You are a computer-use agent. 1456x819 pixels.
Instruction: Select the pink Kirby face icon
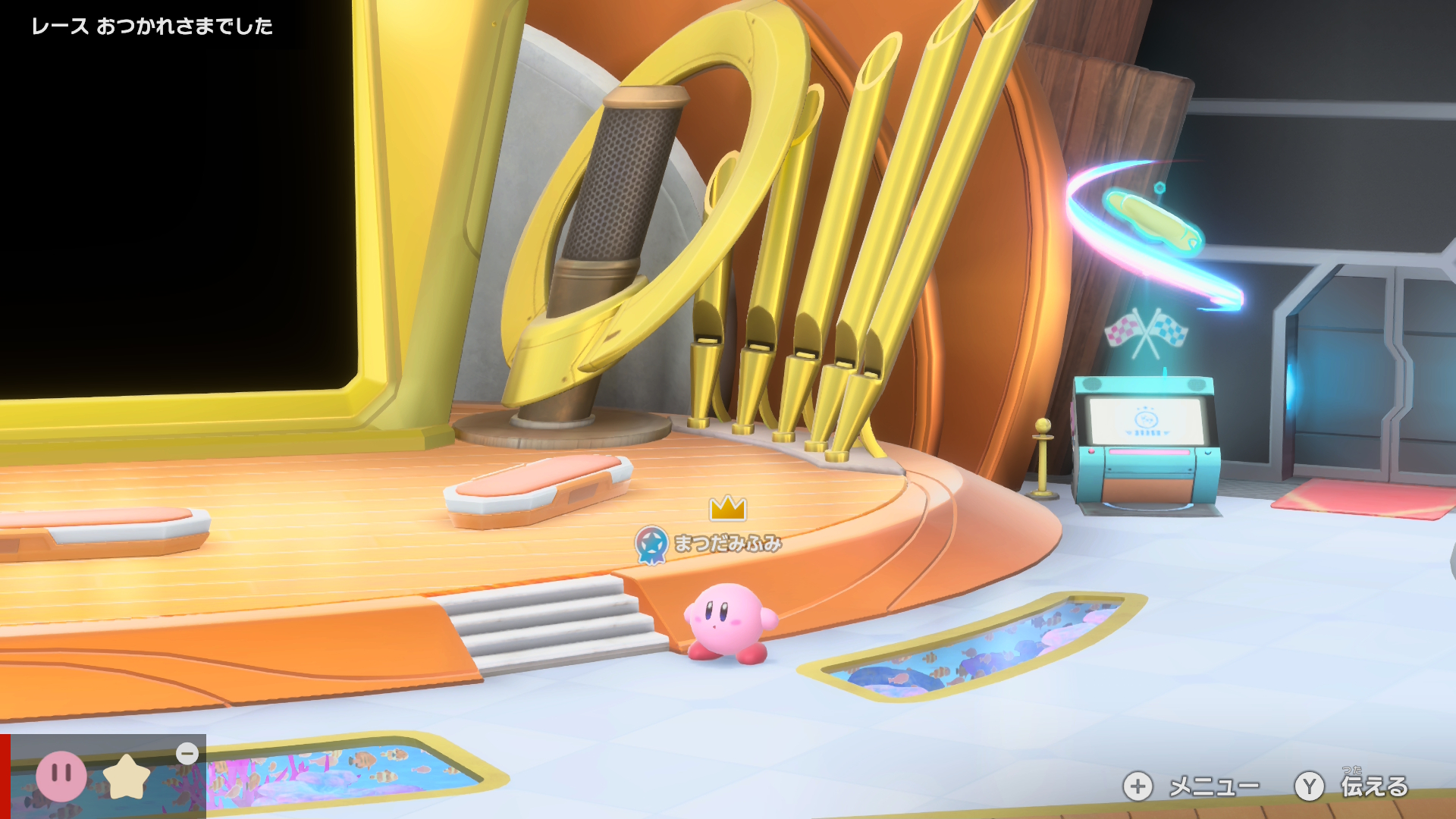tap(61, 776)
